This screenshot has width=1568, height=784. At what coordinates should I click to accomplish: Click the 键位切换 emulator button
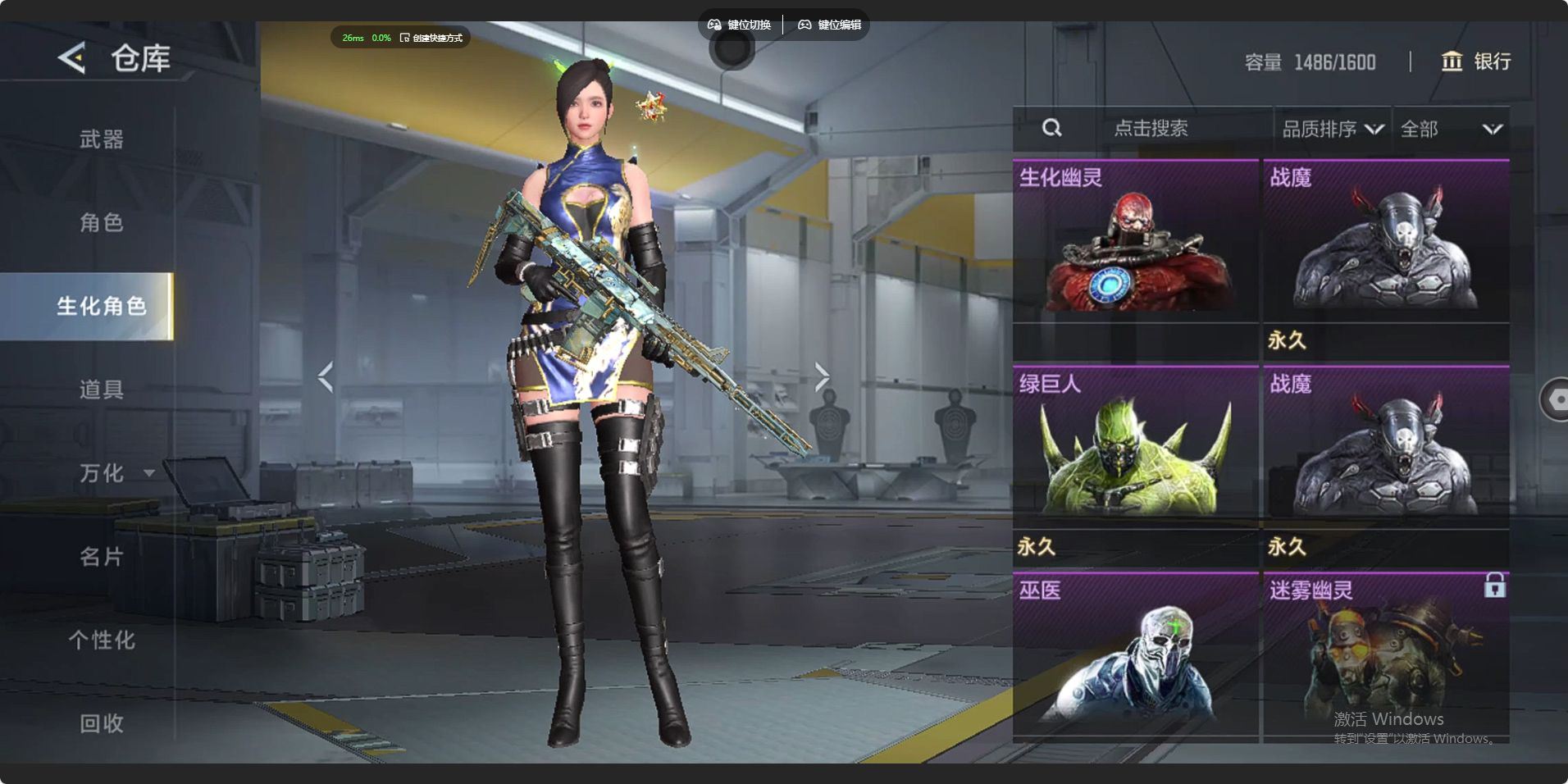point(739,25)
